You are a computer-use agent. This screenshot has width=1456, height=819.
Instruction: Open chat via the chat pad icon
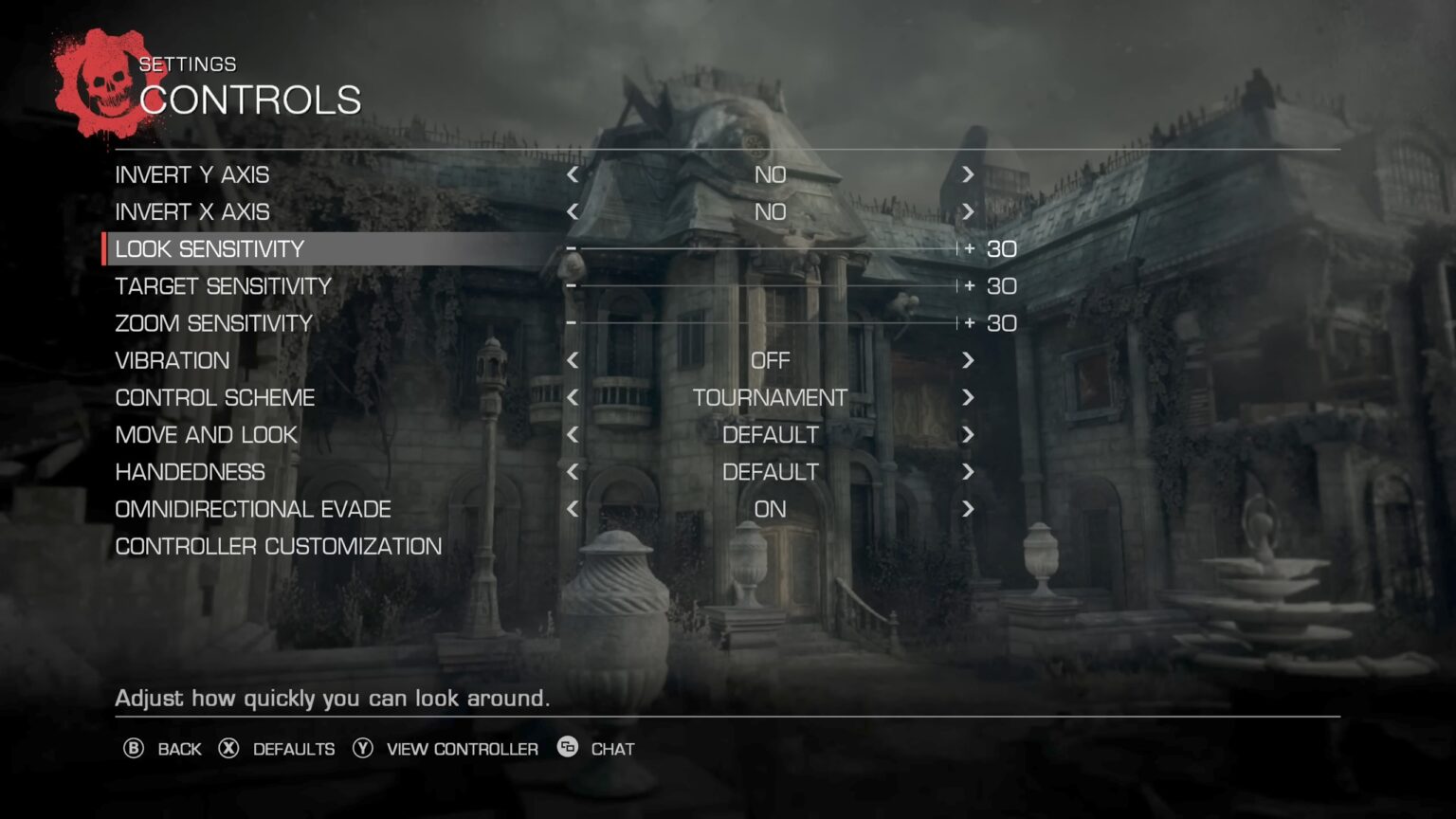click(x=566, y=749)
